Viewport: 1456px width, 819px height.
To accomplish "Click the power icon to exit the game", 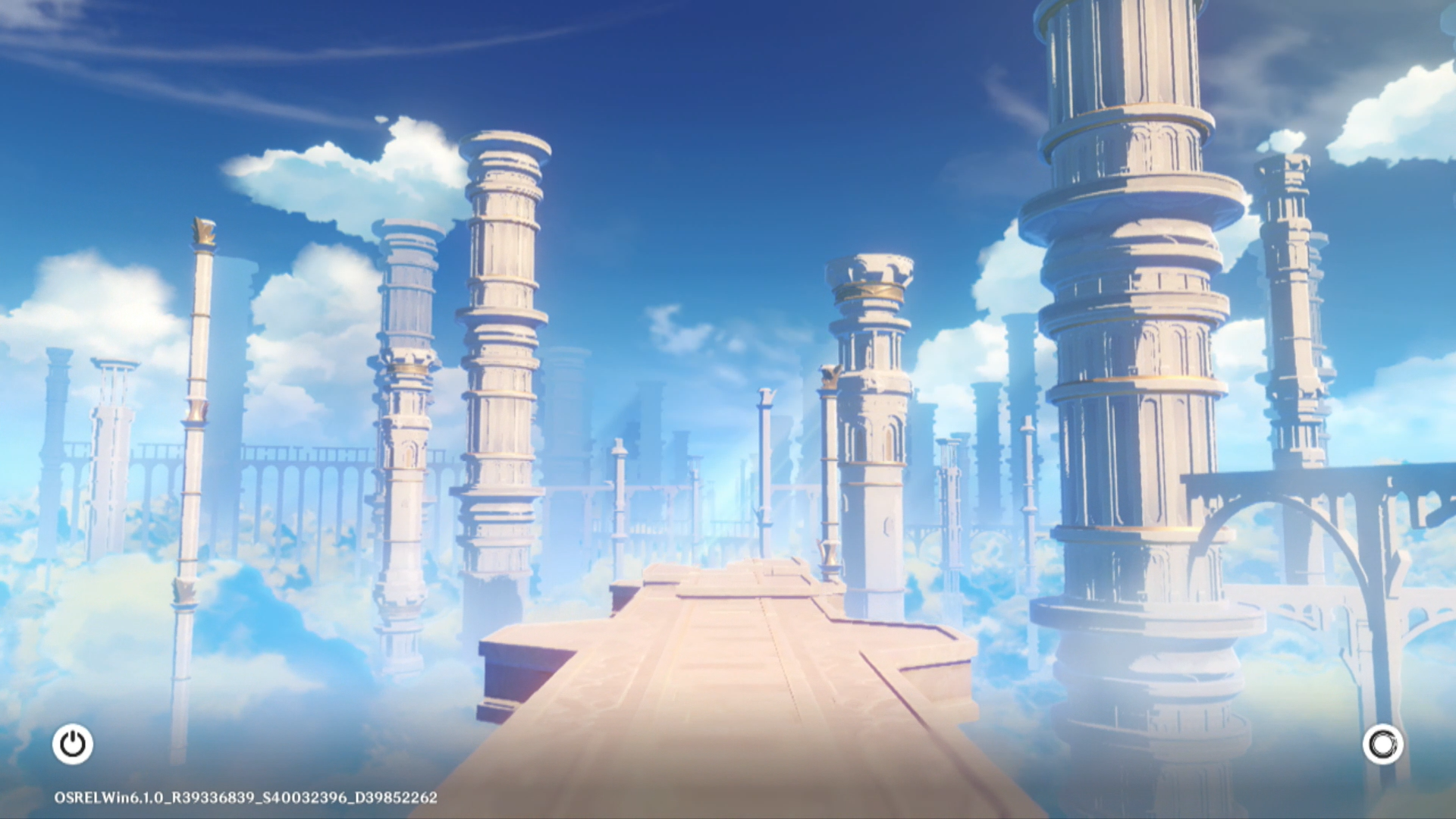I will pyautogui.click(x=73, y=744).
